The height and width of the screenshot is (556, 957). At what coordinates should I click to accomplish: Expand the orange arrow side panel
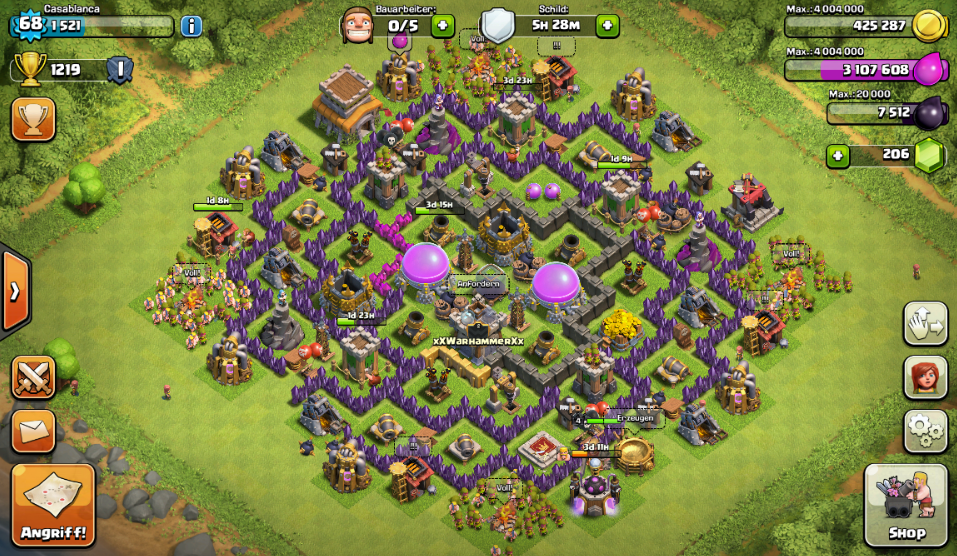pos(15,291)
